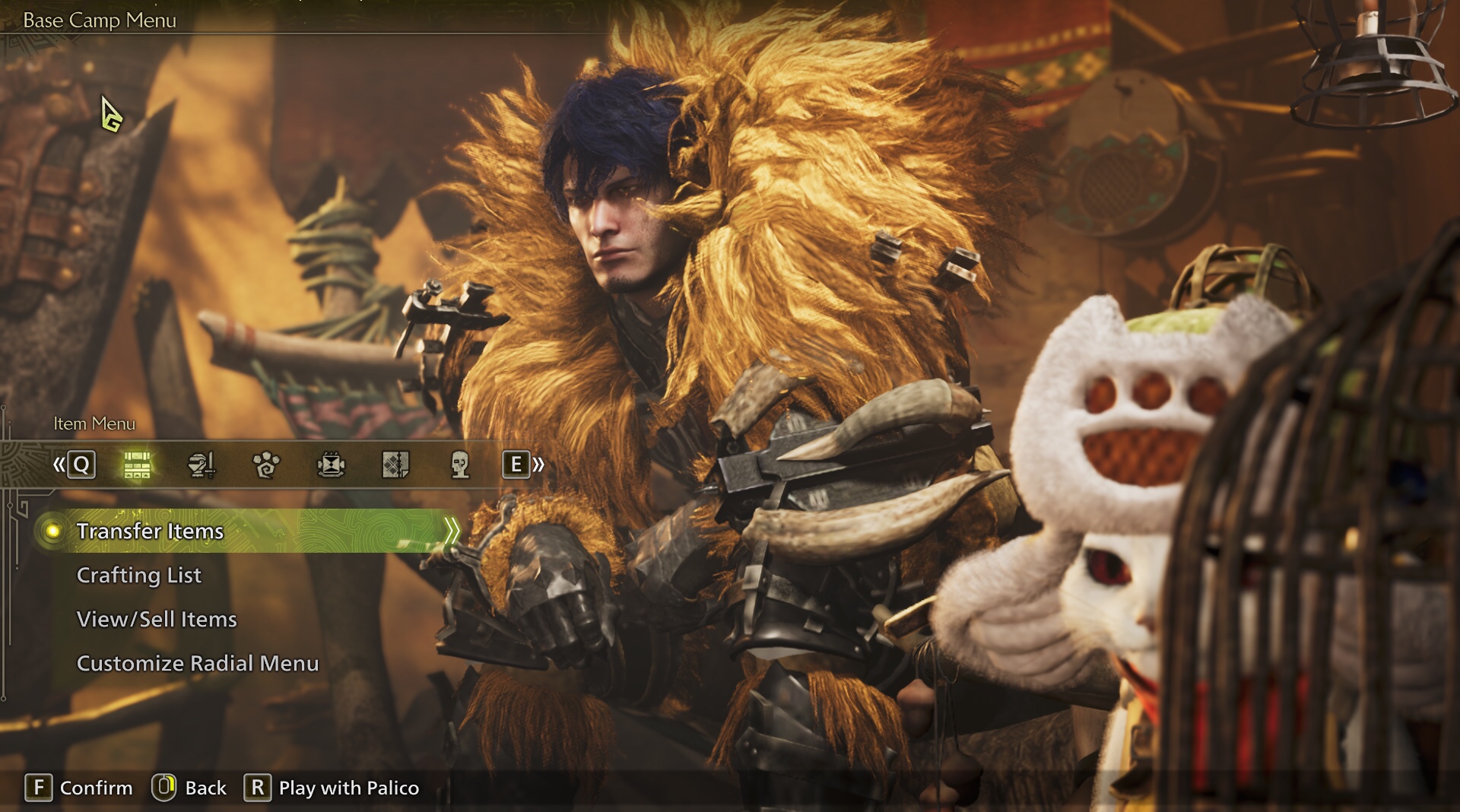Image resolution: width=1460 pixels, height=812 pixels.
Task: Open the paw print Palico tab
Action: pyautogui.click(x=266, y=465)
